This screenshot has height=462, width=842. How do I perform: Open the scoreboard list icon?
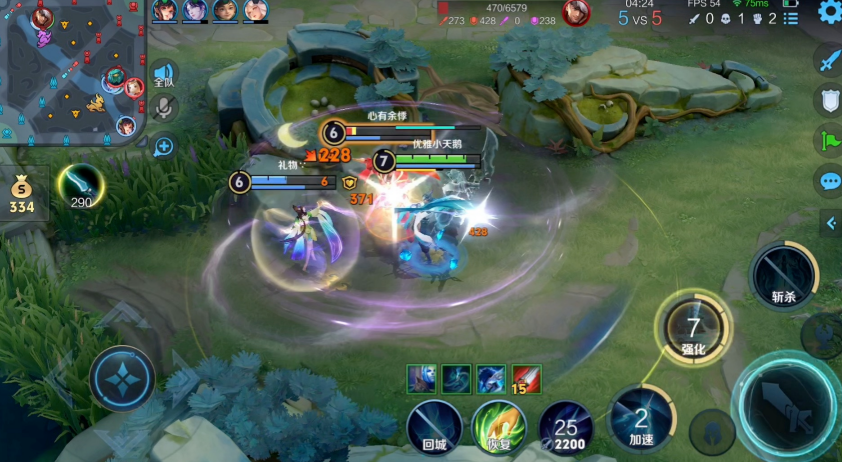791,18
